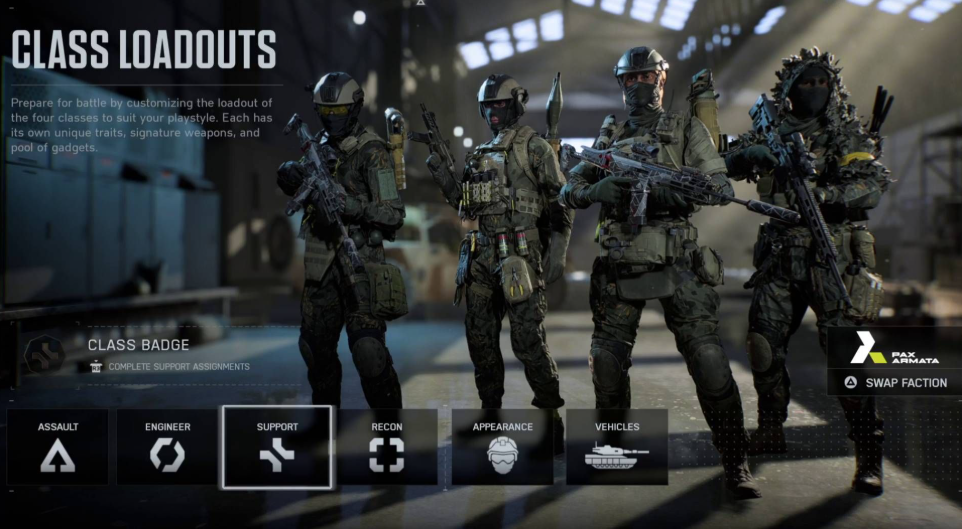Open the Engineer class loadout
This screenshot has width=962, height=529.
click(167, 446)
